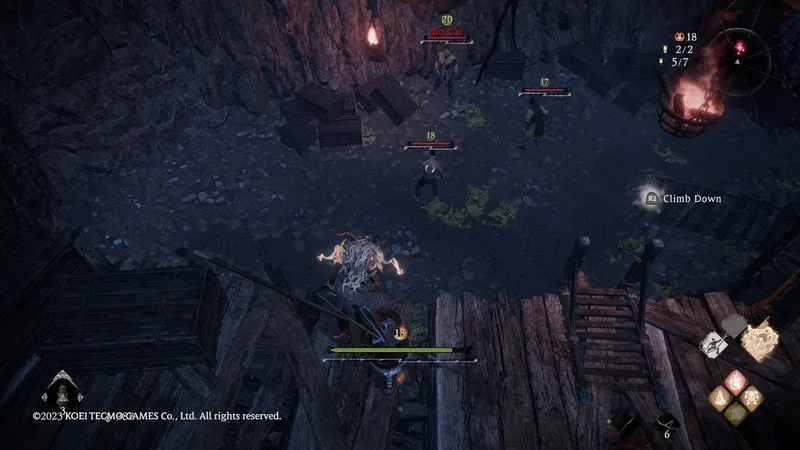
Task: Activate the red flame spell diamond
Action: 735,381
